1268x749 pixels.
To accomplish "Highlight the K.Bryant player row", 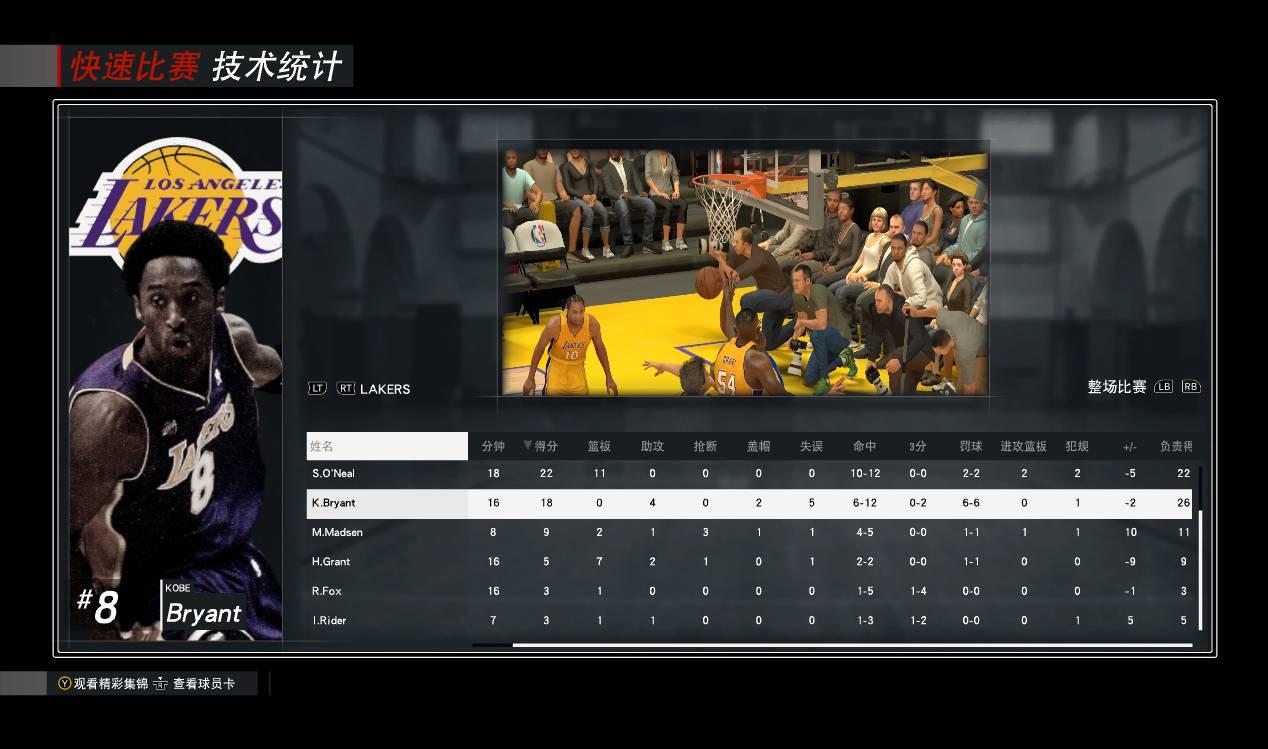I will [x=333, y=503].
